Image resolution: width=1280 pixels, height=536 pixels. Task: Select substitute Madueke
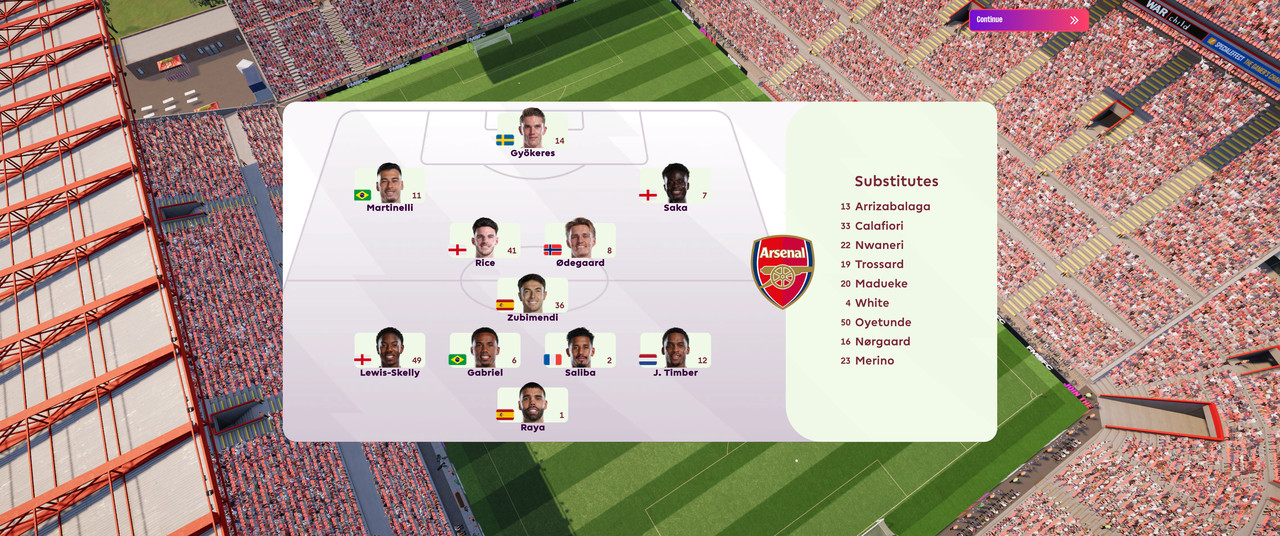point(879,284)
